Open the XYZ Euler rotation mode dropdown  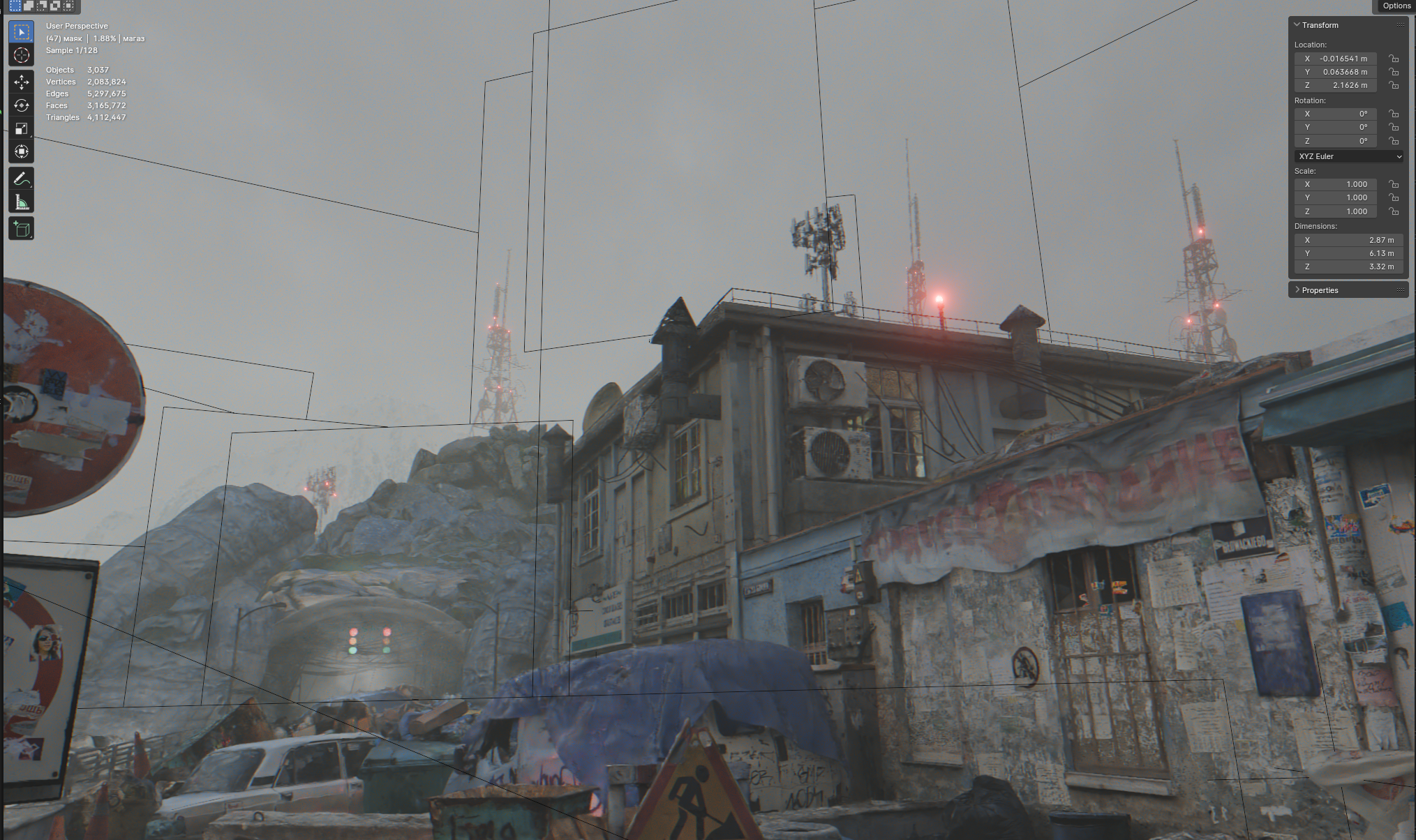click(x=1348, y=156)
